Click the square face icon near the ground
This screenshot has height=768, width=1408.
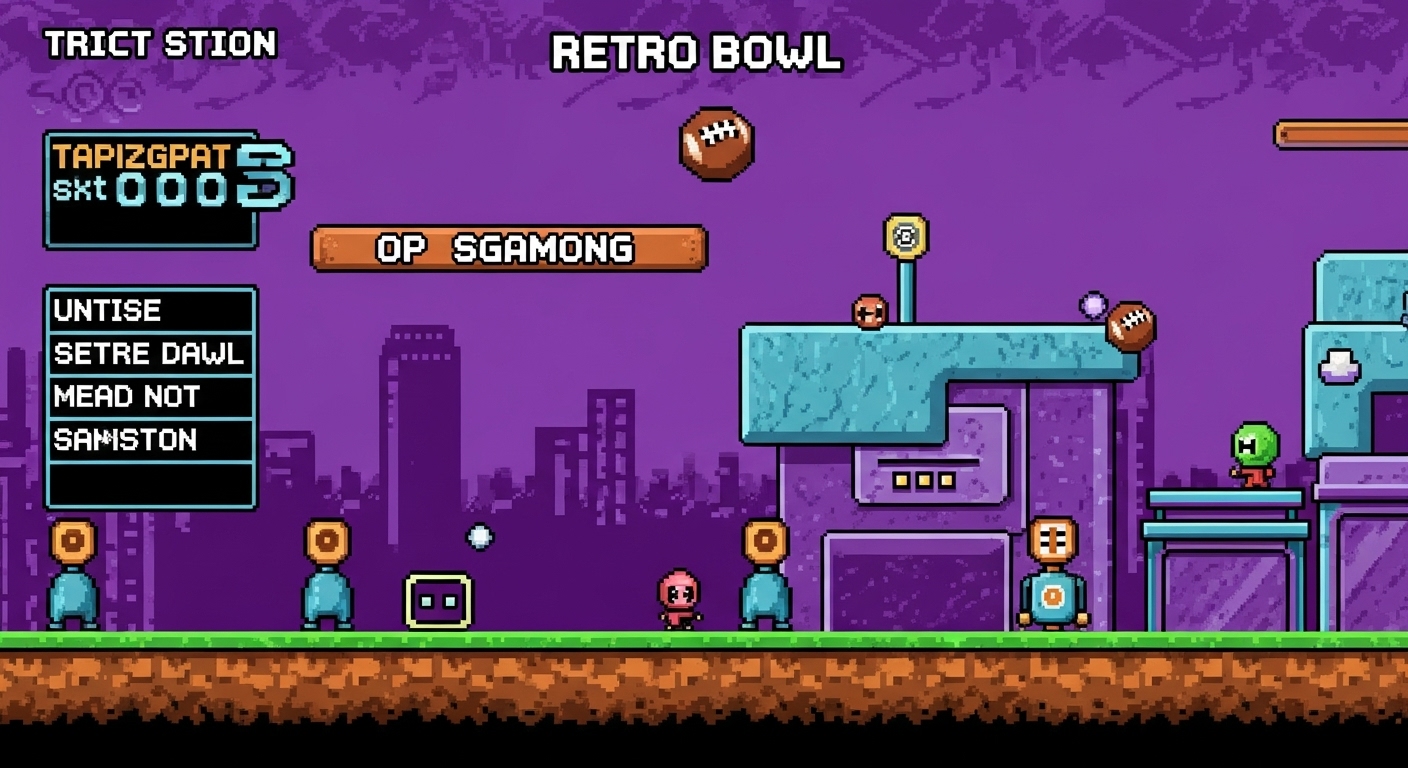435,599
